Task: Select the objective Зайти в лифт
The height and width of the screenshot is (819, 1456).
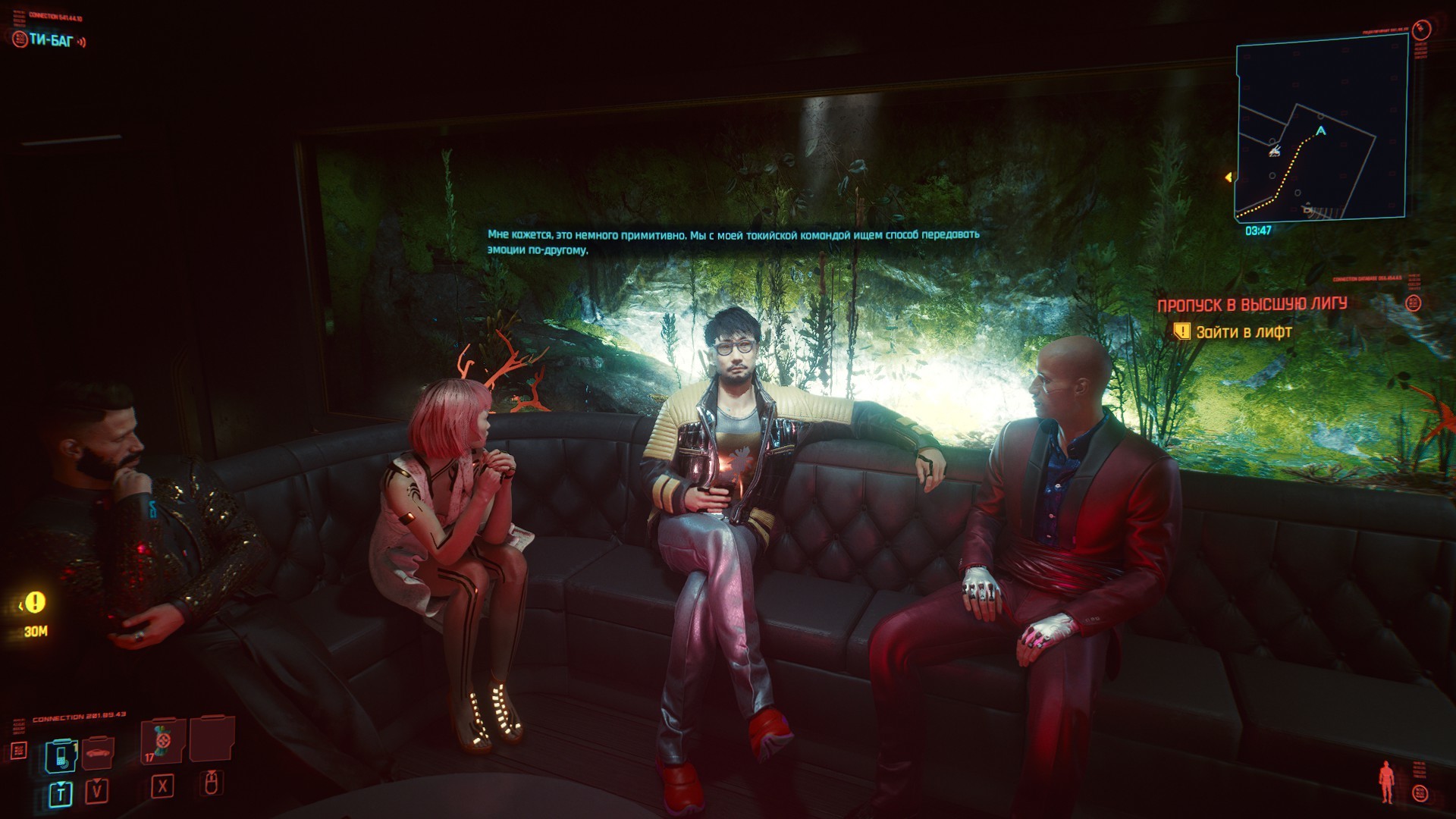Action: click(x=1243, y=332)
